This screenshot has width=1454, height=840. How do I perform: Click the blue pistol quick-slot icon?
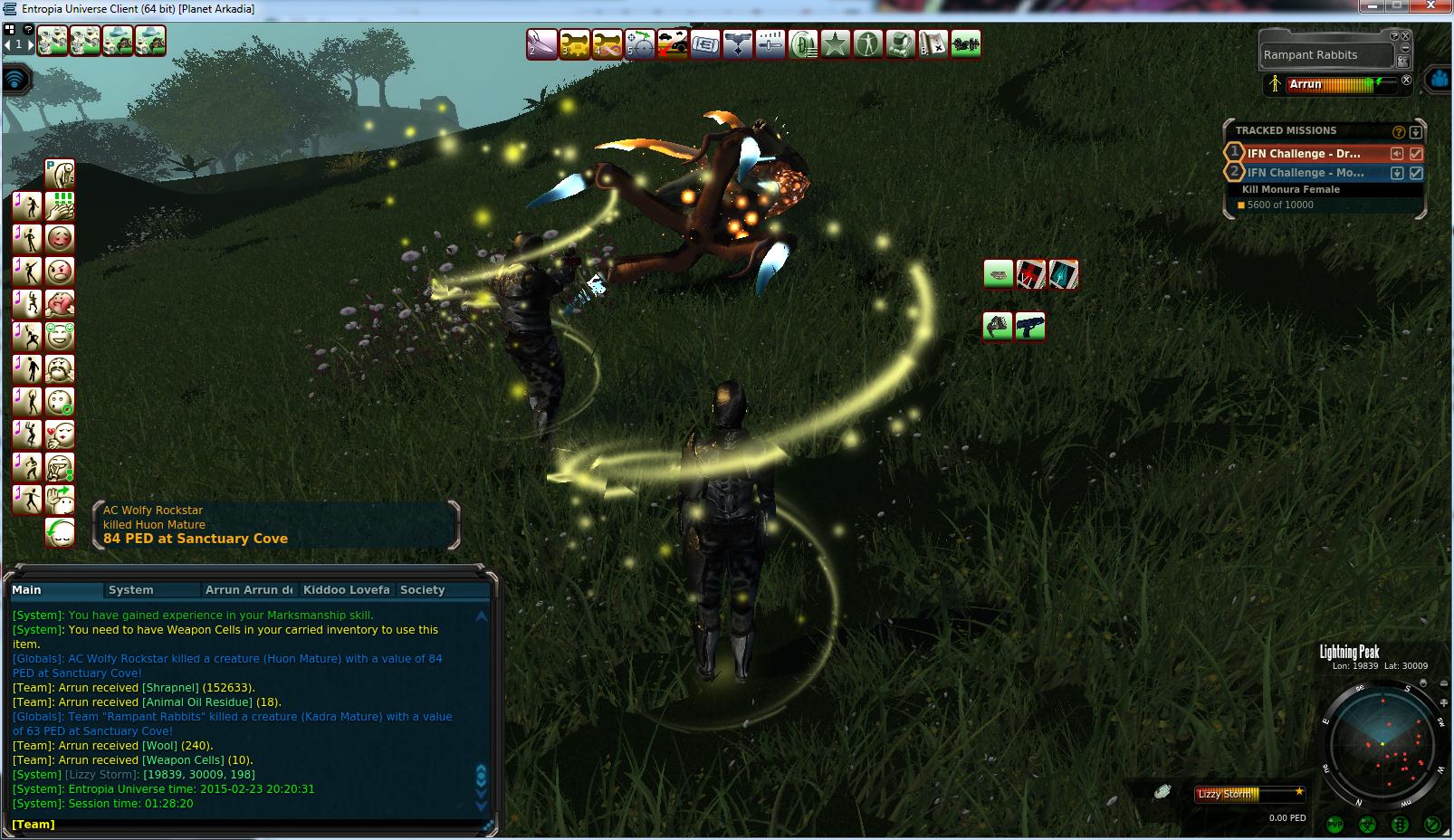1030,326
